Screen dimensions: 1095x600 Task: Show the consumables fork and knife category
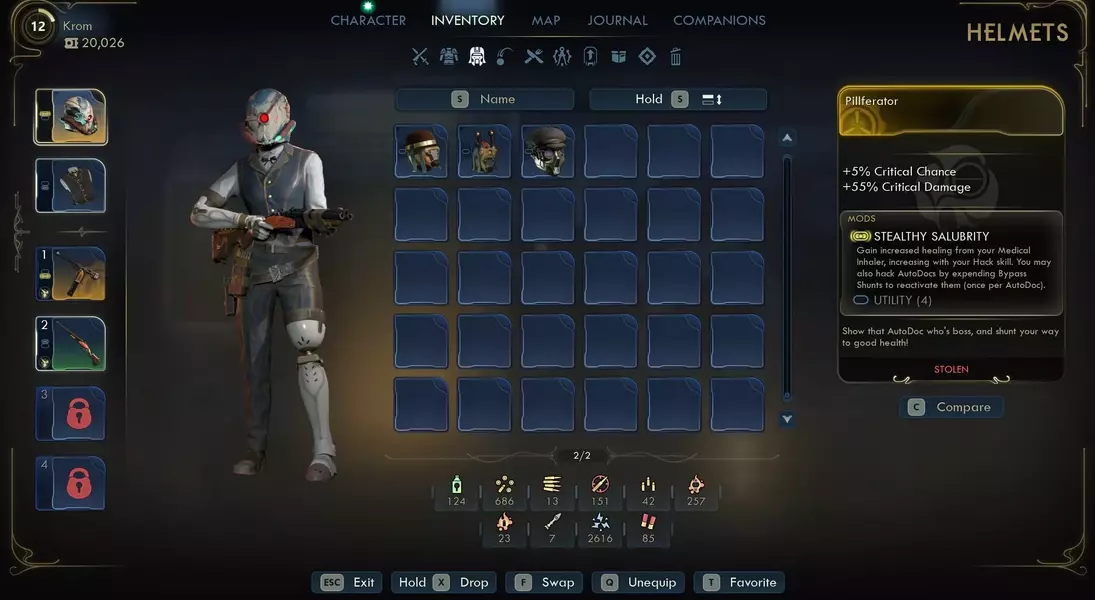534,57
